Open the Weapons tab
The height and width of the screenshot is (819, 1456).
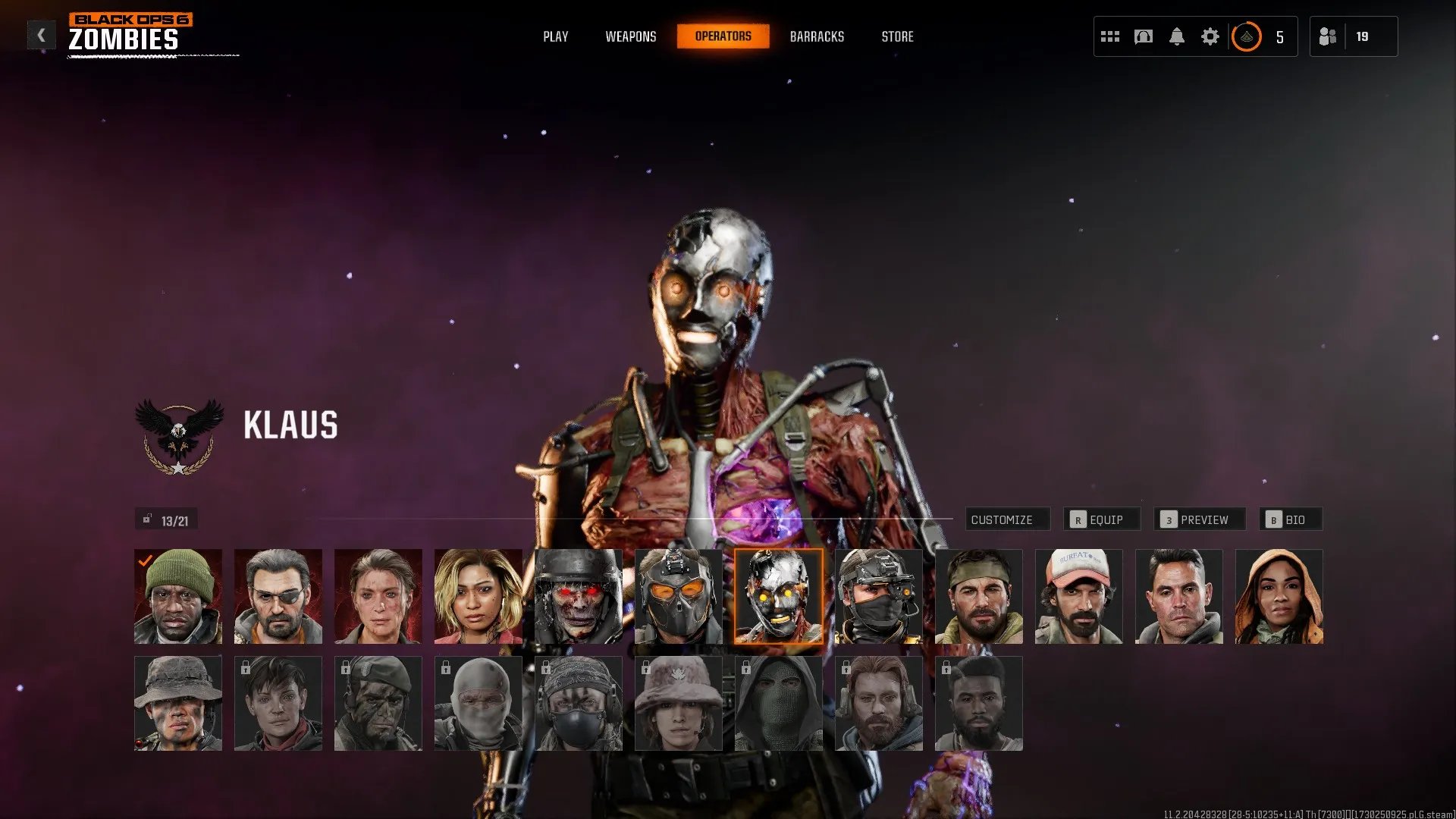pyautogui.click(x=630, y=36)
